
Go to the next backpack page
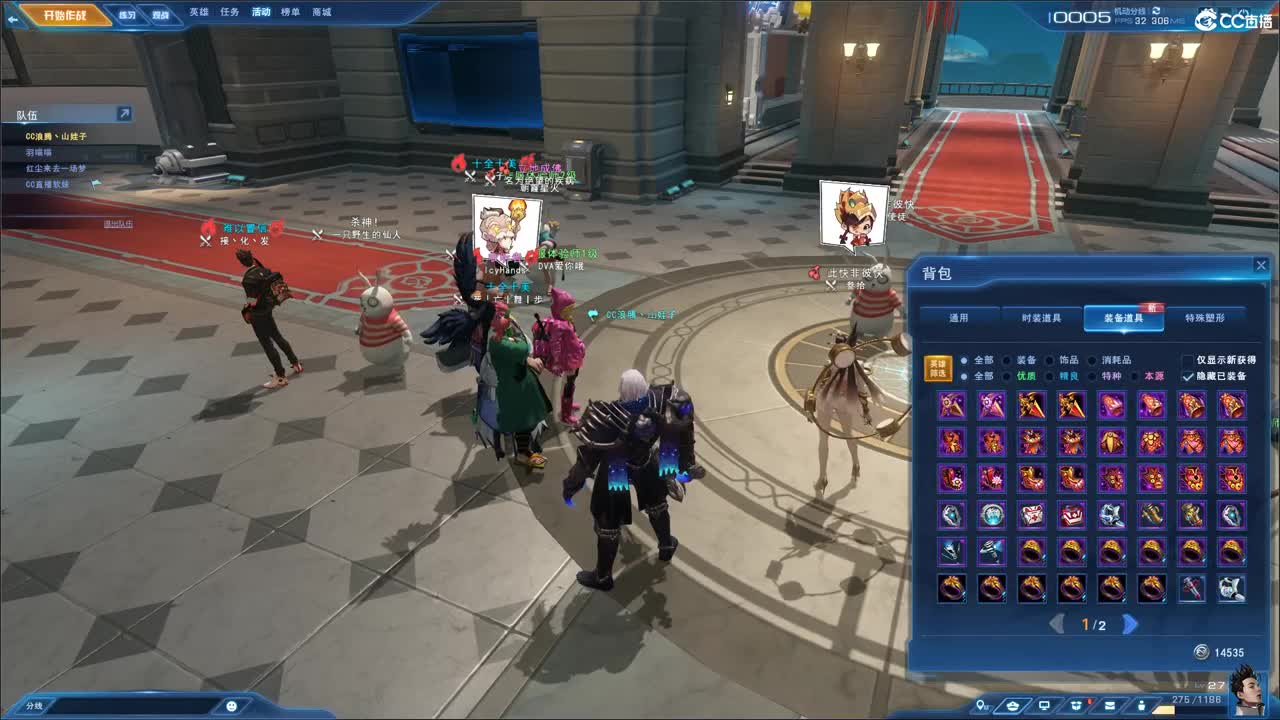tap(1130, 625)
